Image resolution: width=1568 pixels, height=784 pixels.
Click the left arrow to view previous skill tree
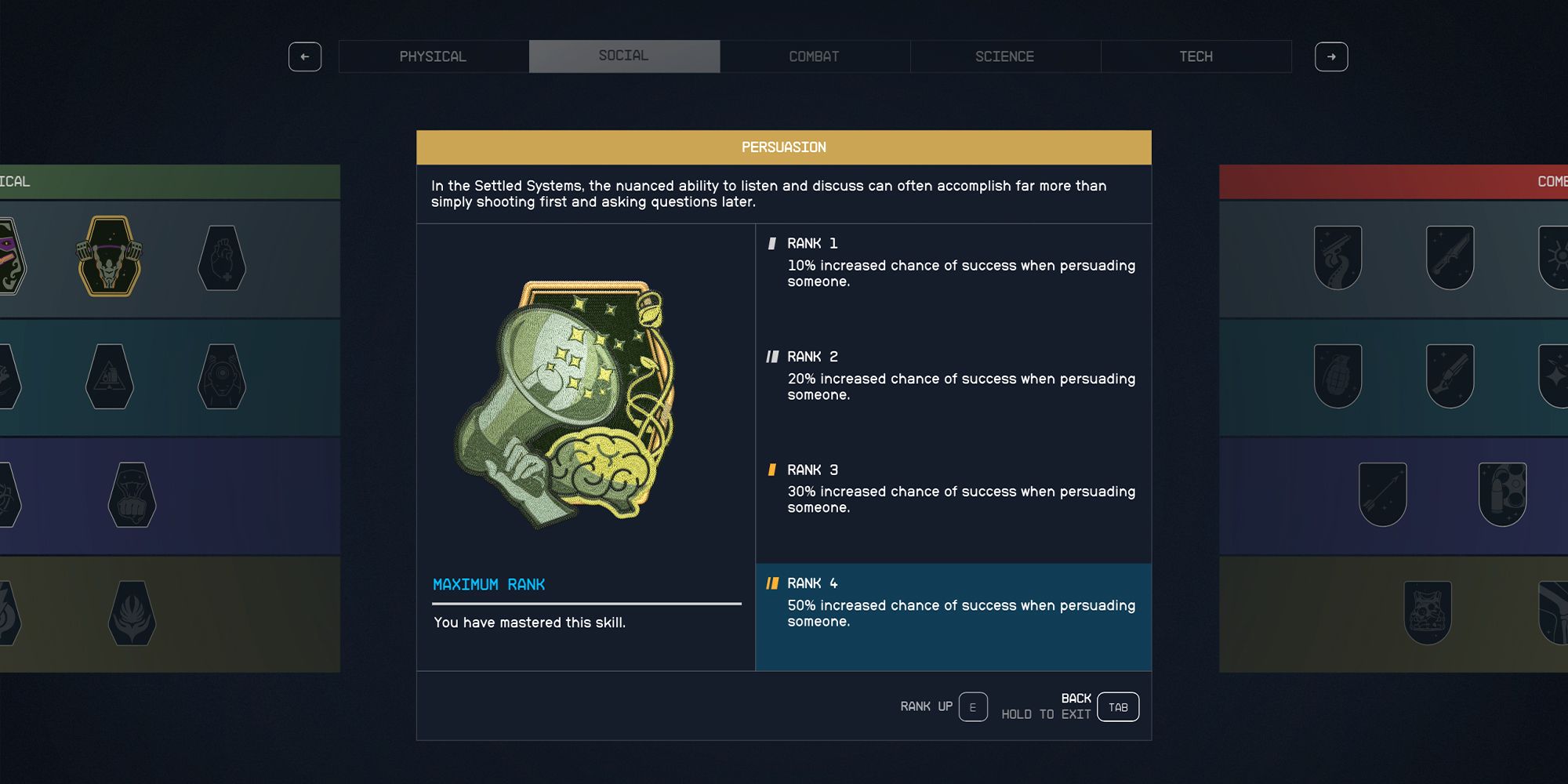tap(305, 56)
